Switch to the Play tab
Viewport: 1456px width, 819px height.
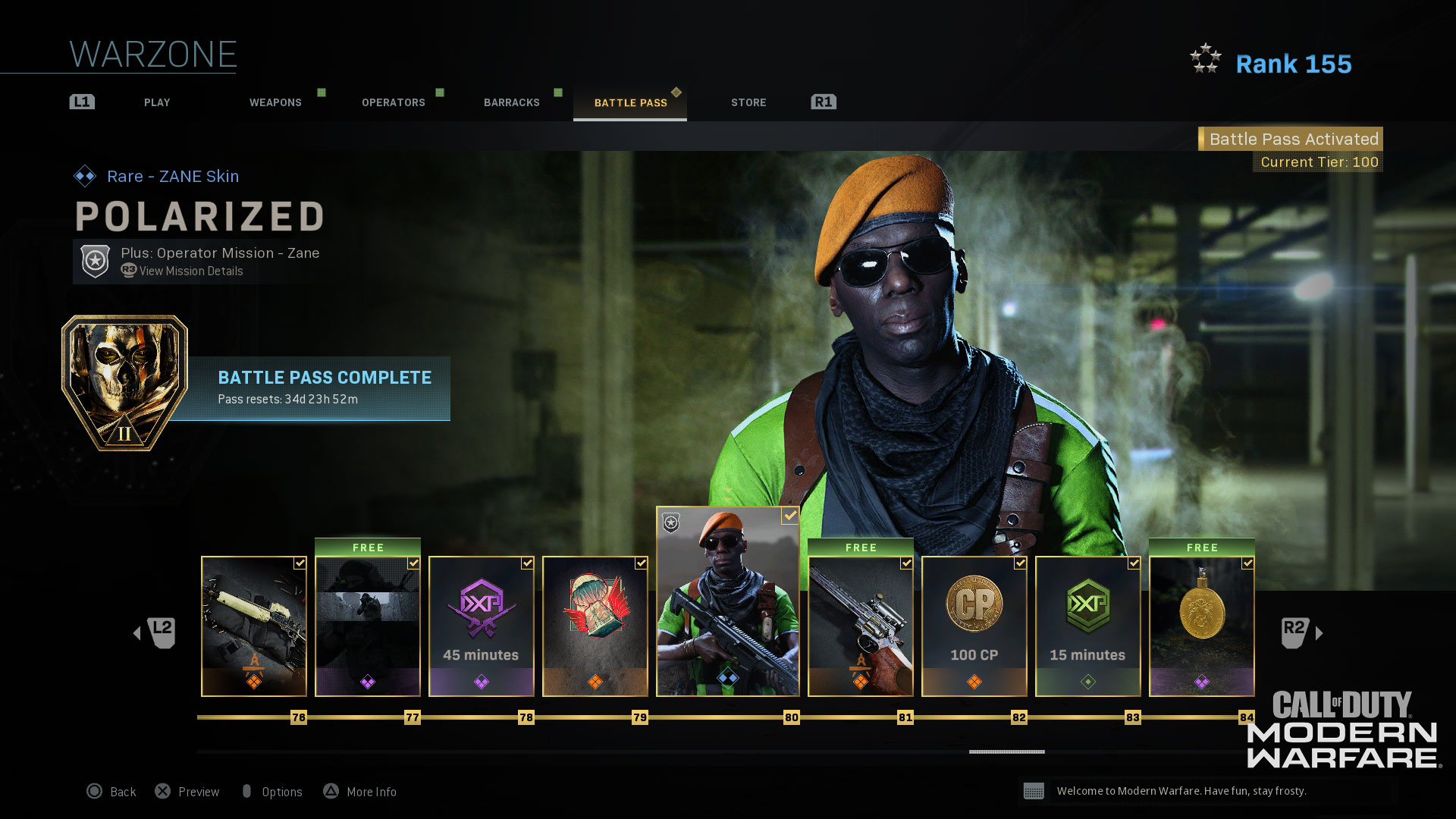[x=157, y=102]
